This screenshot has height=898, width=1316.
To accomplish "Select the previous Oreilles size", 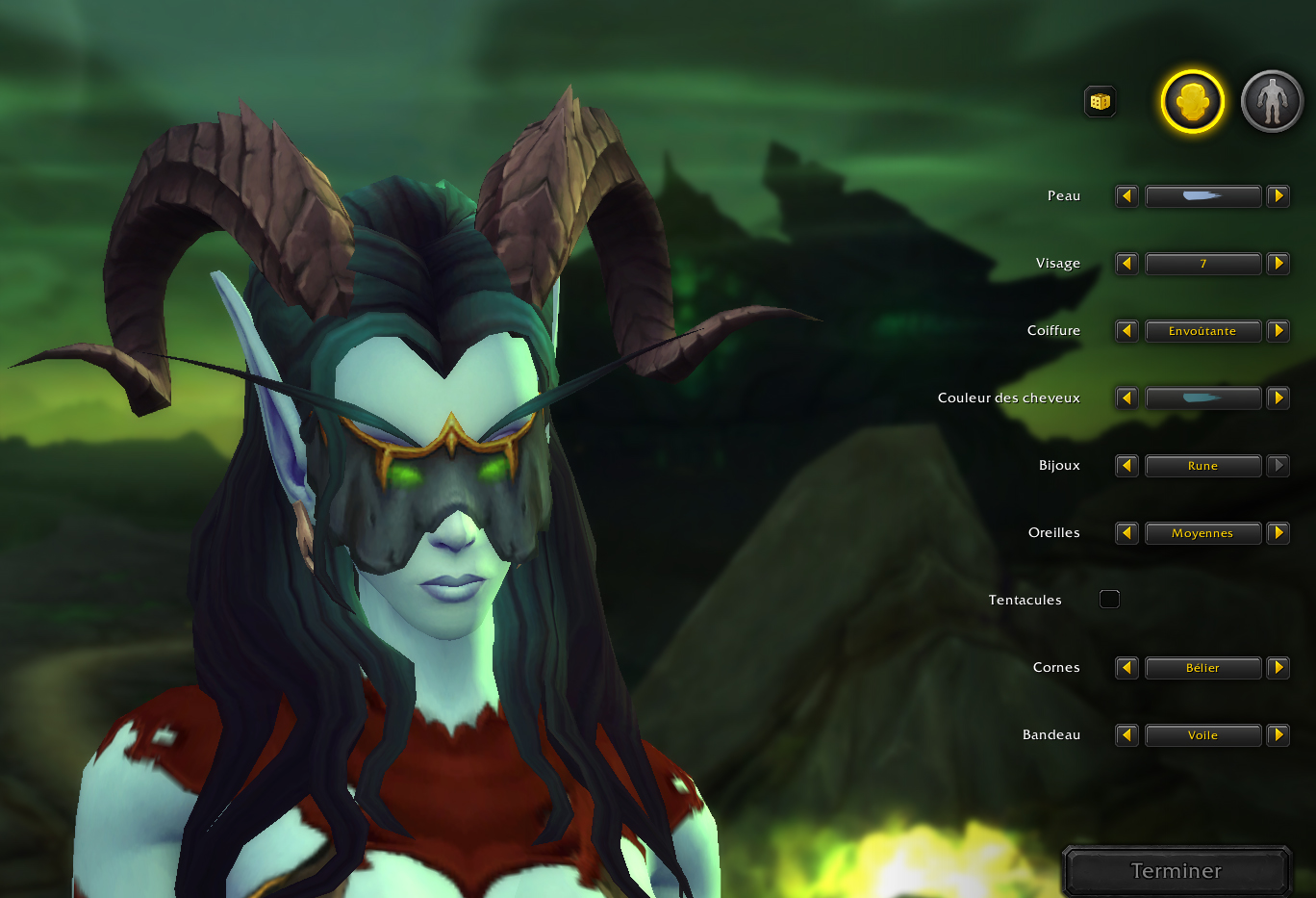I will 1126,532.
